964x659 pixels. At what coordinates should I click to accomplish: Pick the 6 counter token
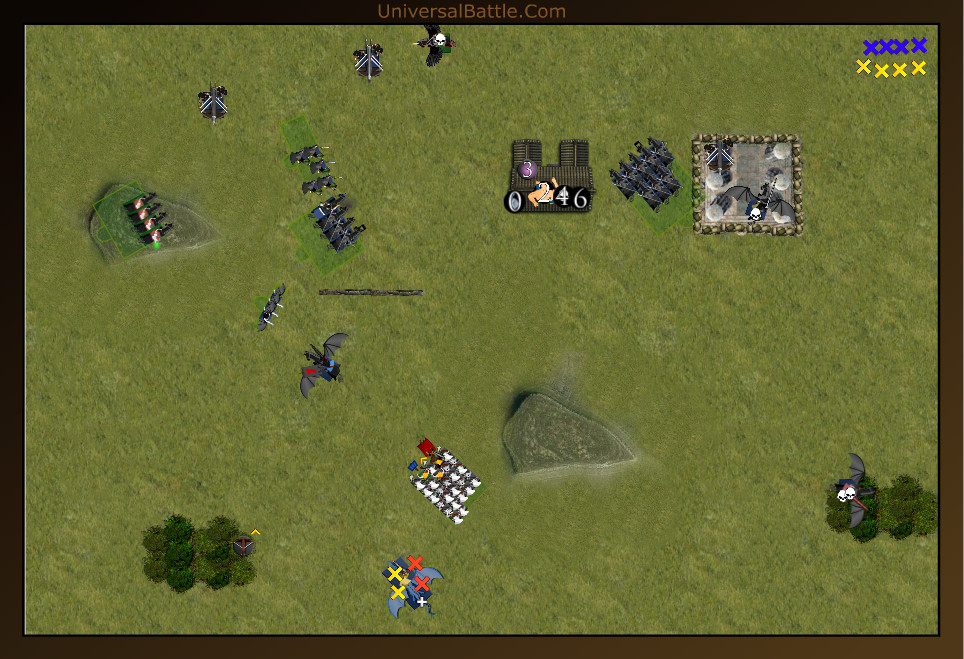click(580, 199)
